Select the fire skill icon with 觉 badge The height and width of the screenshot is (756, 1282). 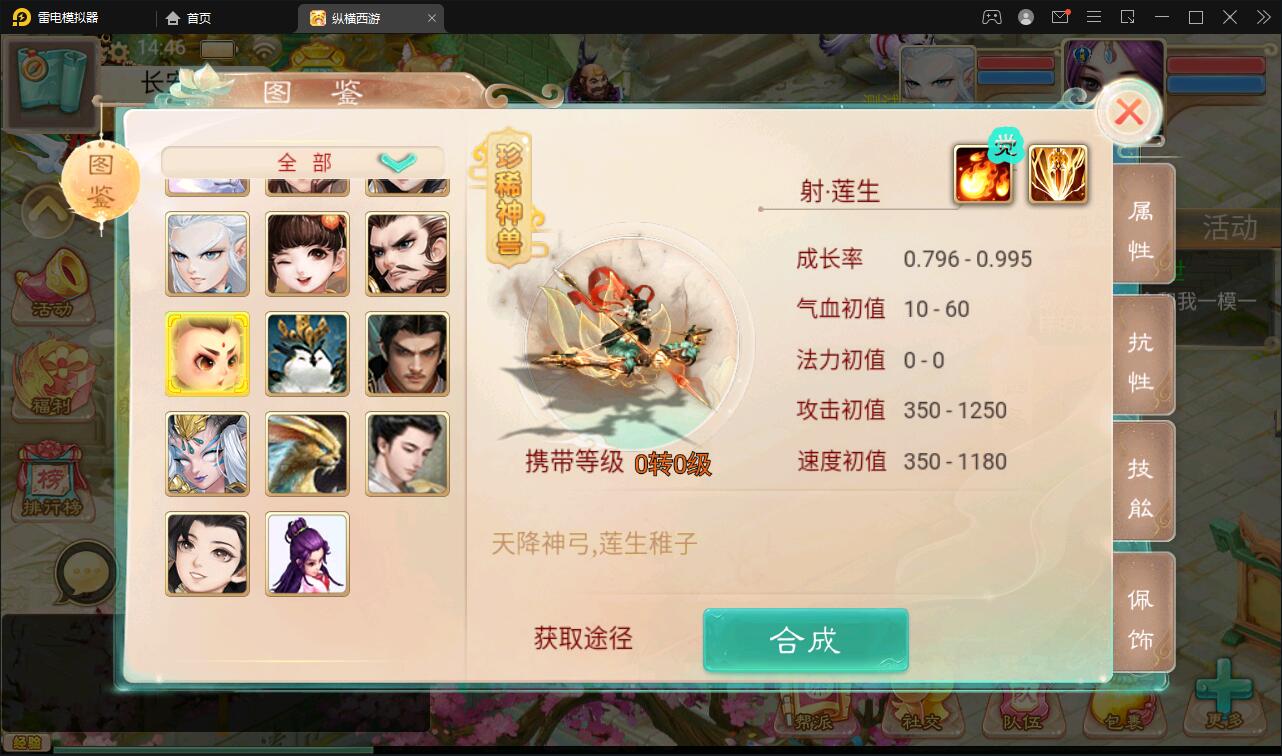pos(983,174)
